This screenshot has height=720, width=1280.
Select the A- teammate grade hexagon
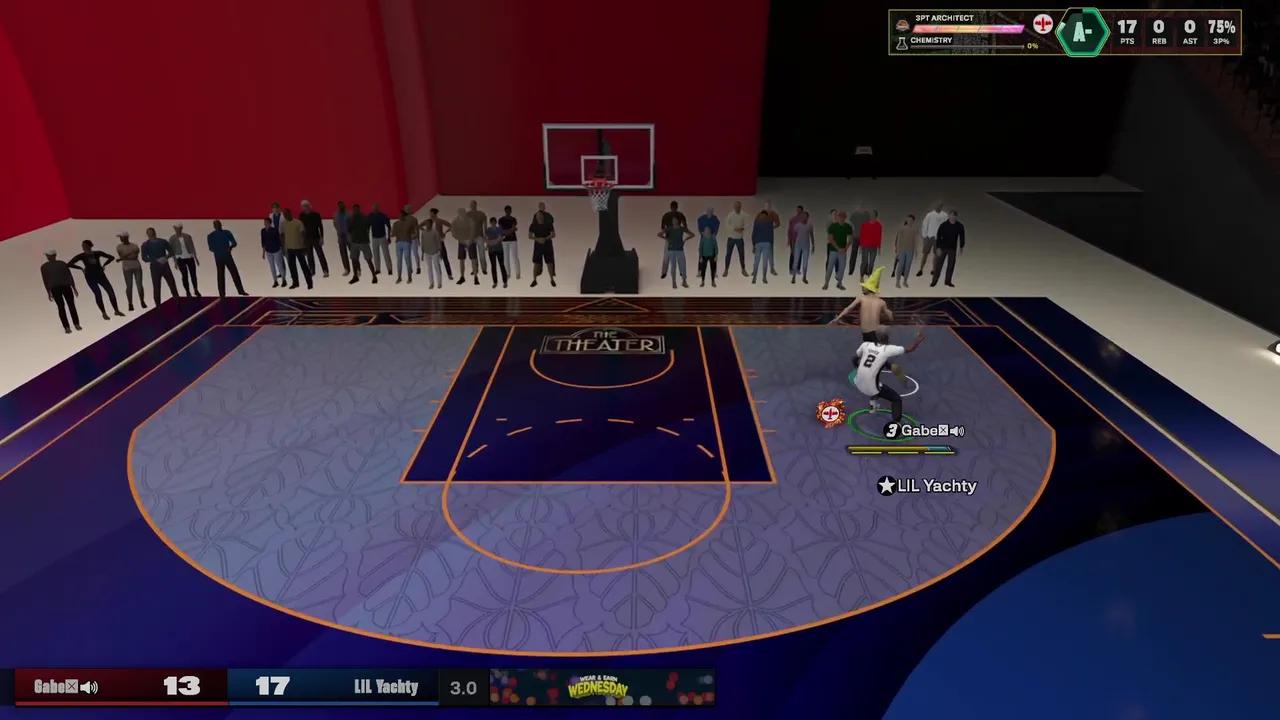[1083, 30]
